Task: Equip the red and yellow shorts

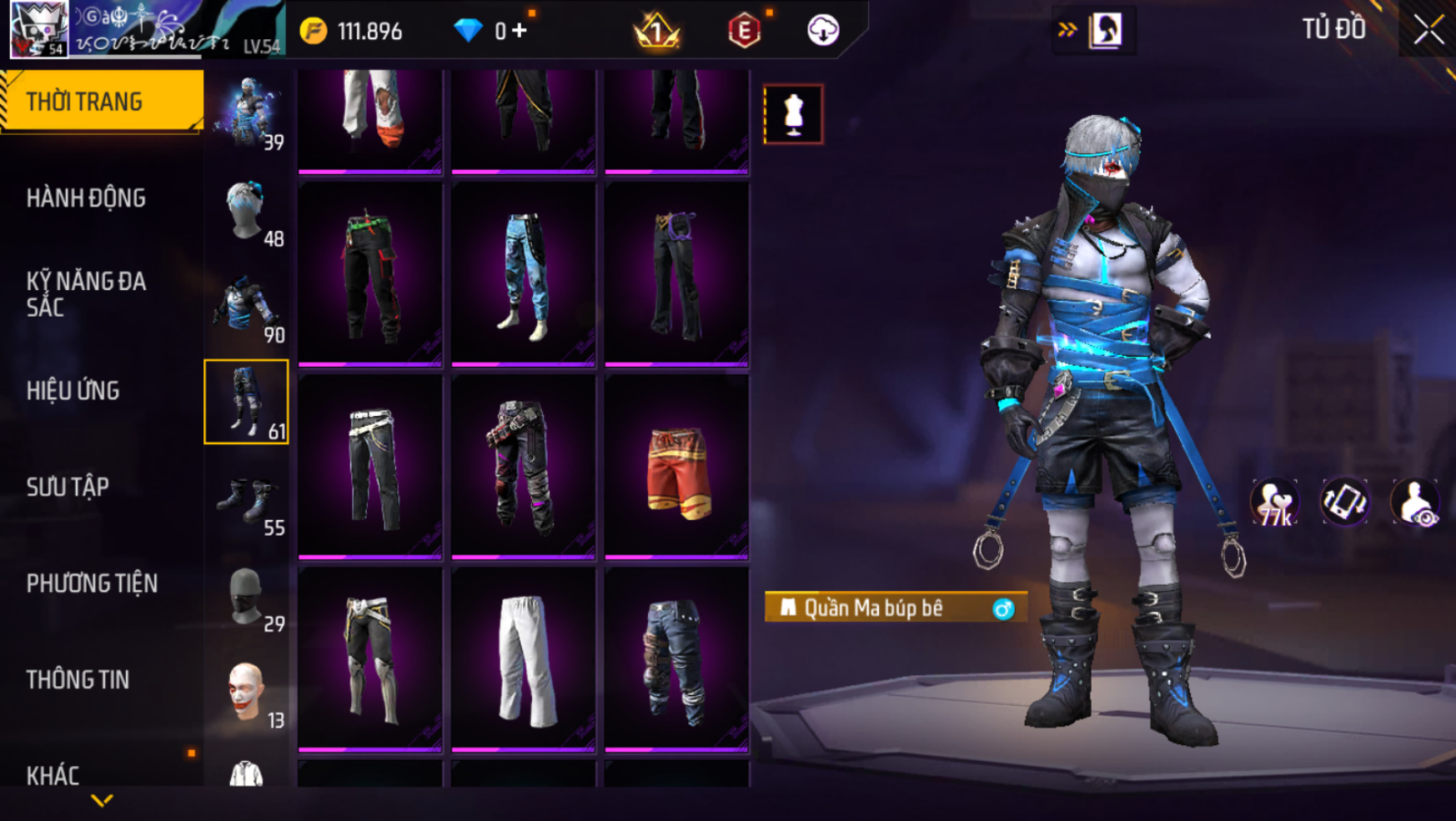Action: 677,468
